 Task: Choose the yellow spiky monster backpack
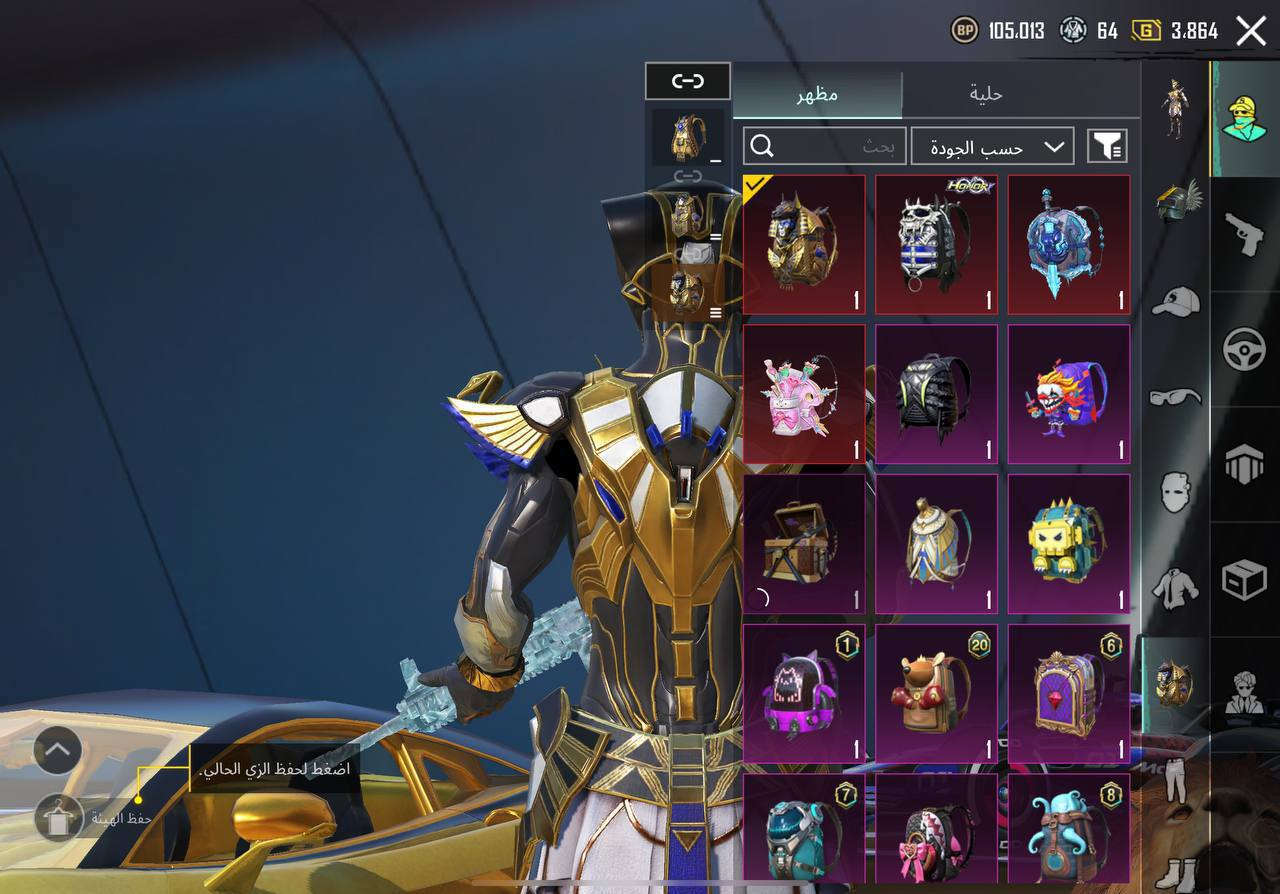tap(1068, 543)
